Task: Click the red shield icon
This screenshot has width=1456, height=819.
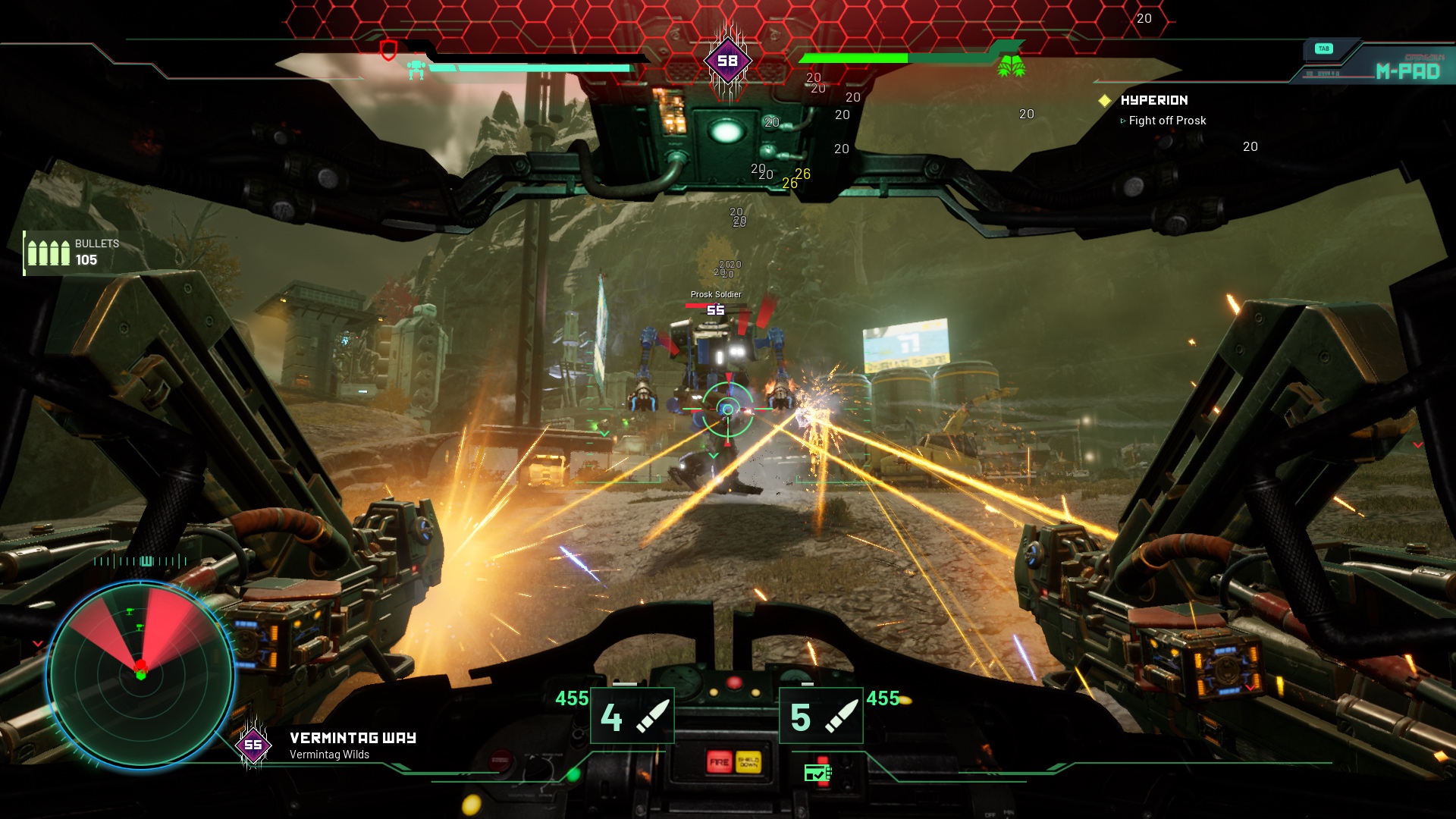Action: (x=388, y=51)
